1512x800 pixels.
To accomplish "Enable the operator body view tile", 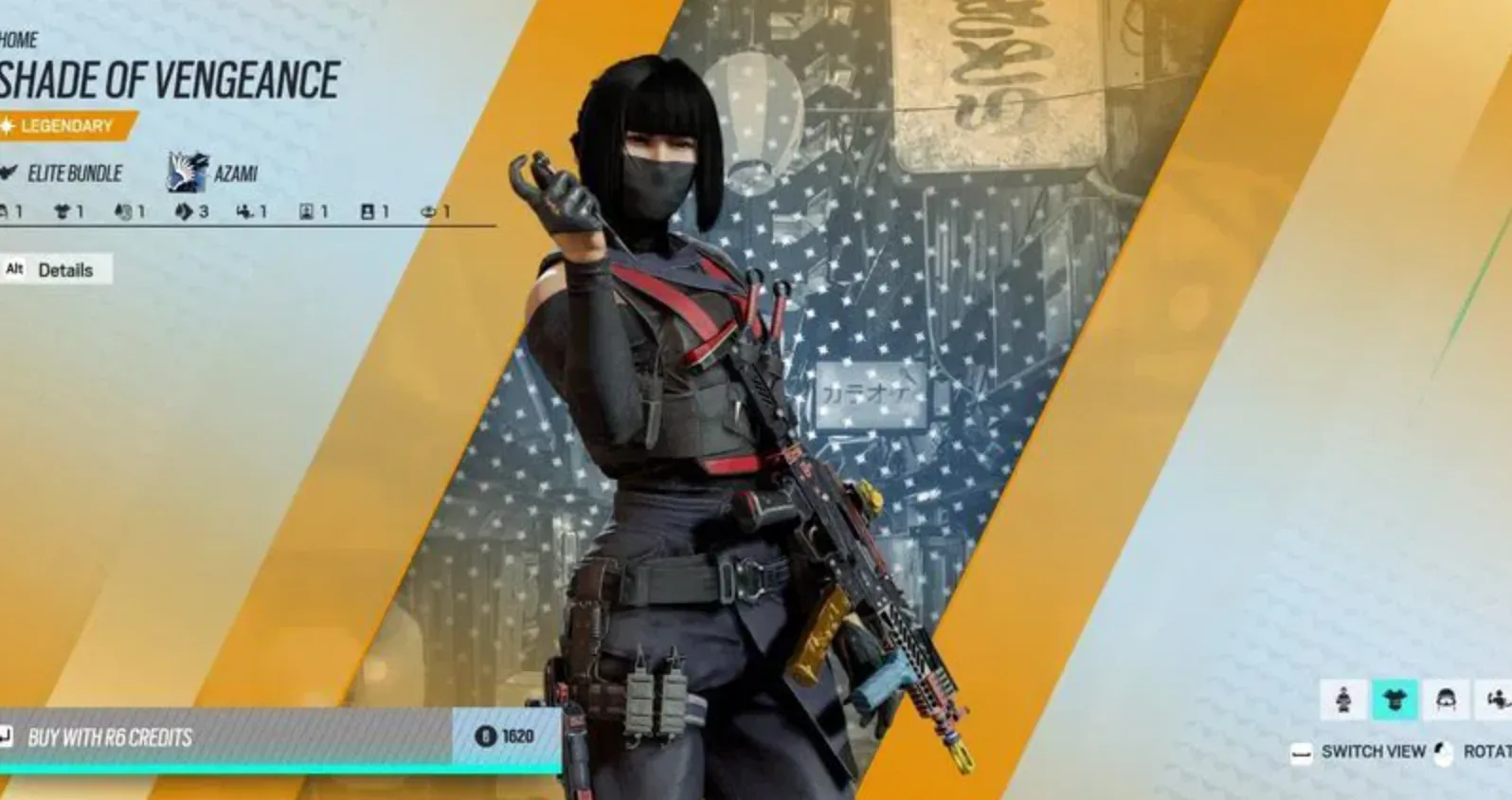I will coord(1343,701).
